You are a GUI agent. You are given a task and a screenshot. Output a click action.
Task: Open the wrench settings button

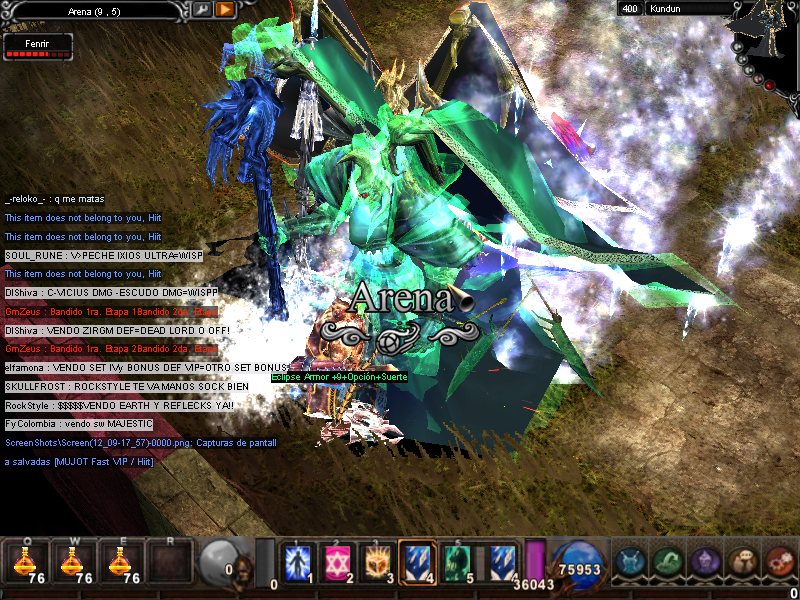coord(202,9)
